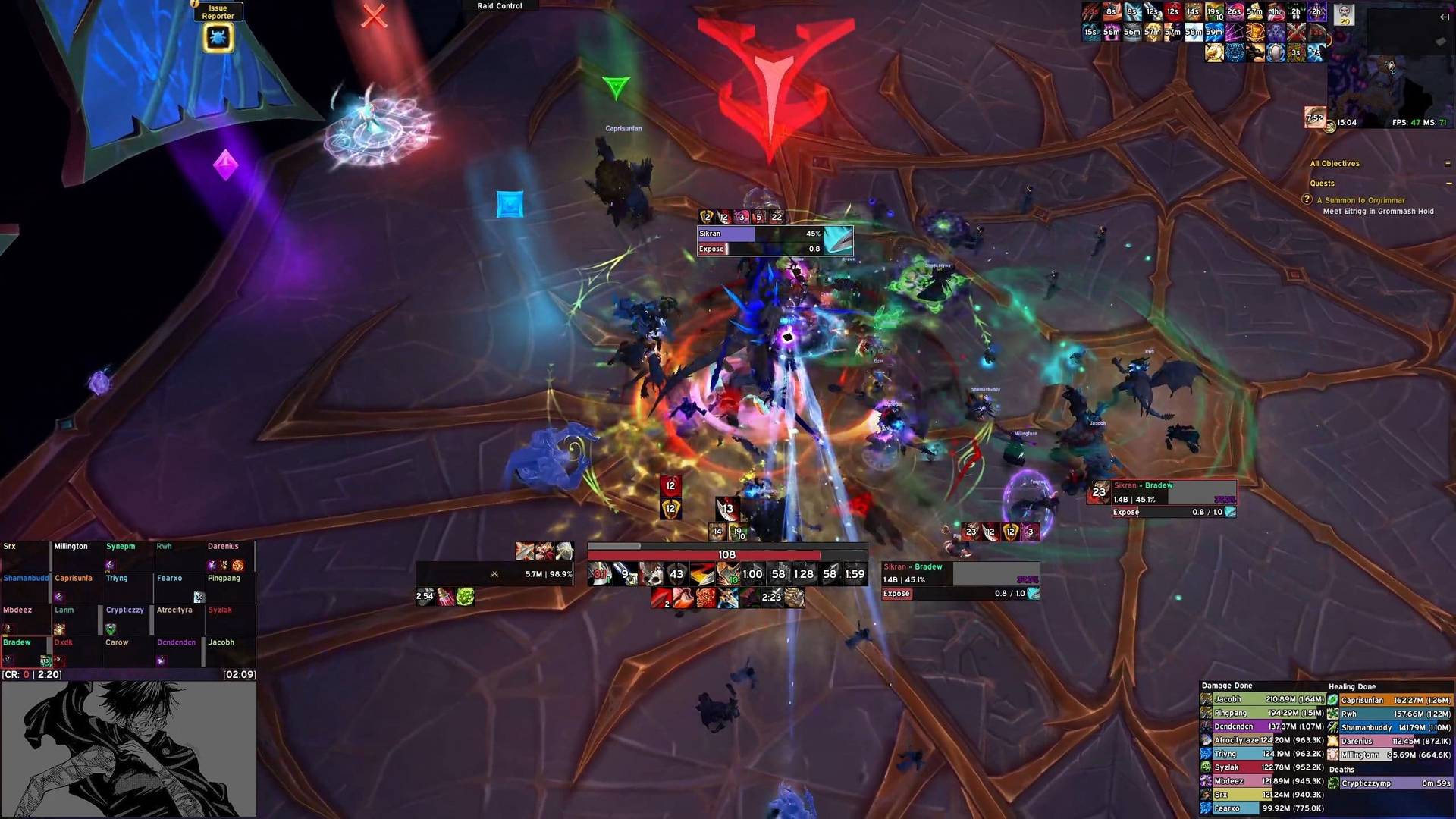Click the Expose weapon icon on Sikran's castbar

[839, 240]
